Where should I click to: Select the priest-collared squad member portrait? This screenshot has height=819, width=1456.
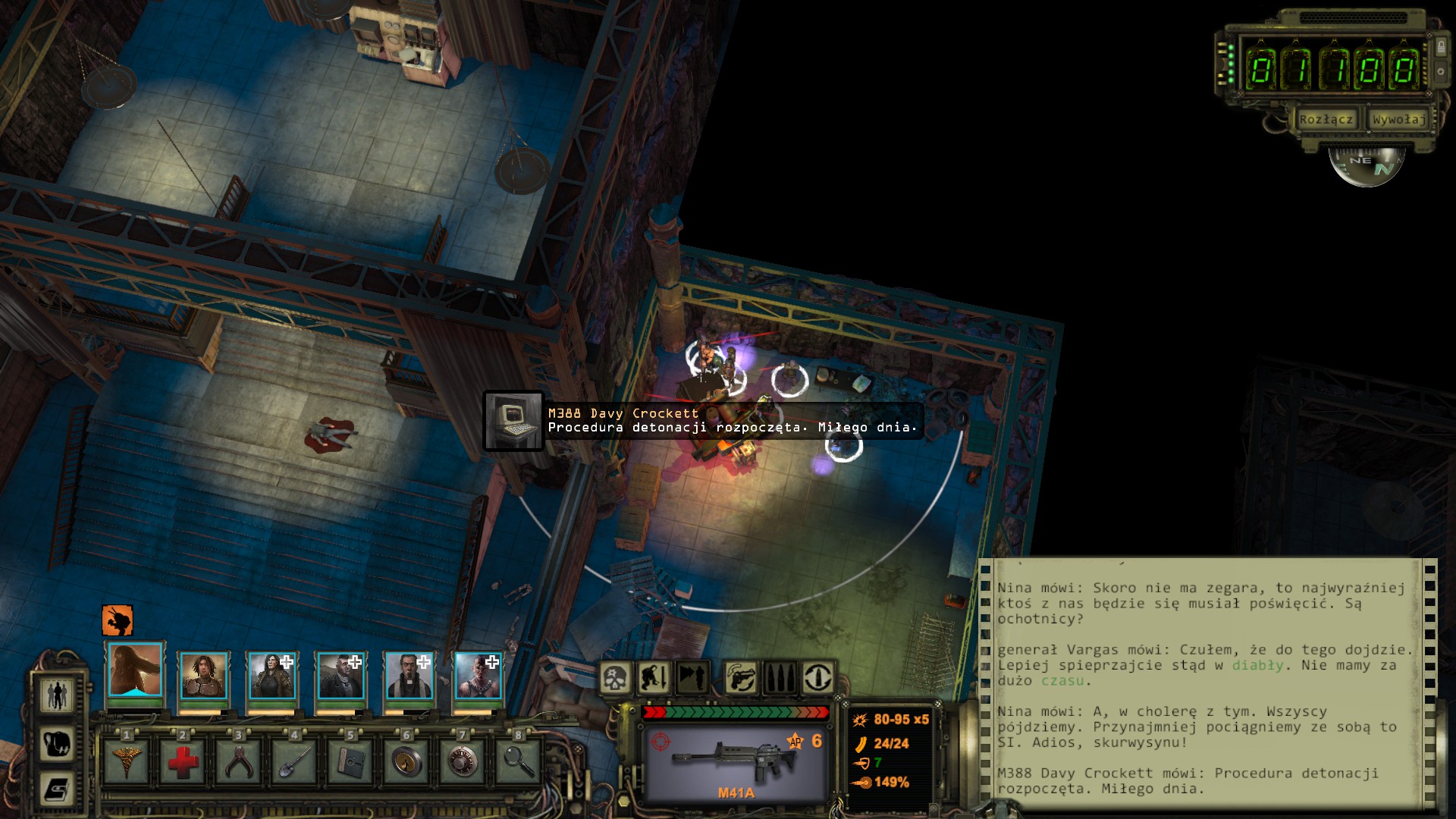[409, 675]
